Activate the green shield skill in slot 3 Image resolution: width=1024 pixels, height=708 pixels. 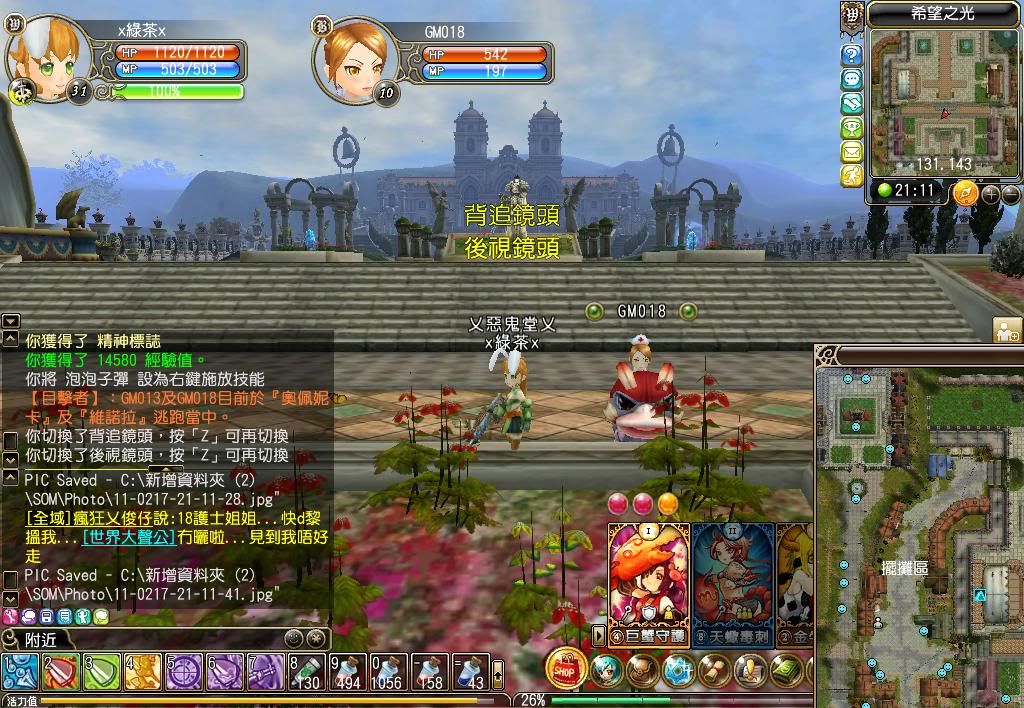102,671
